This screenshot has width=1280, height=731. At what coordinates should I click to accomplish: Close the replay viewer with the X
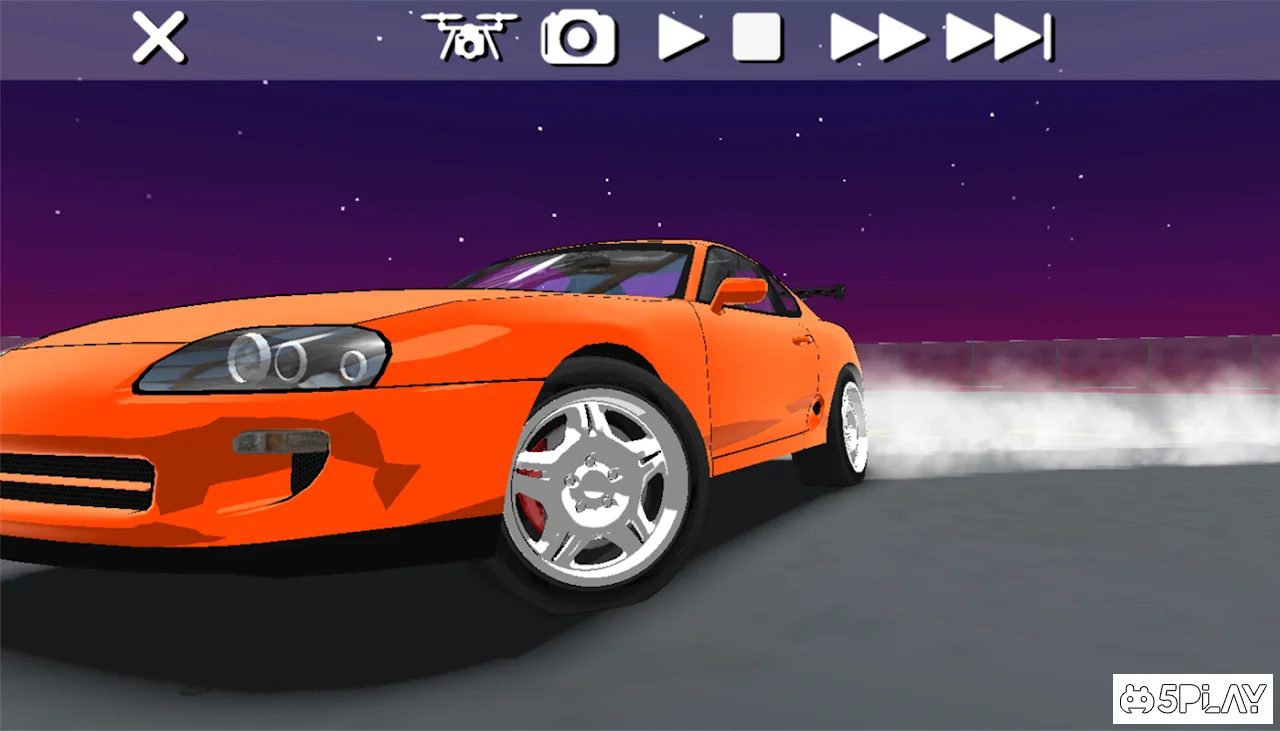pyautogui.click(x=159, y=39)
